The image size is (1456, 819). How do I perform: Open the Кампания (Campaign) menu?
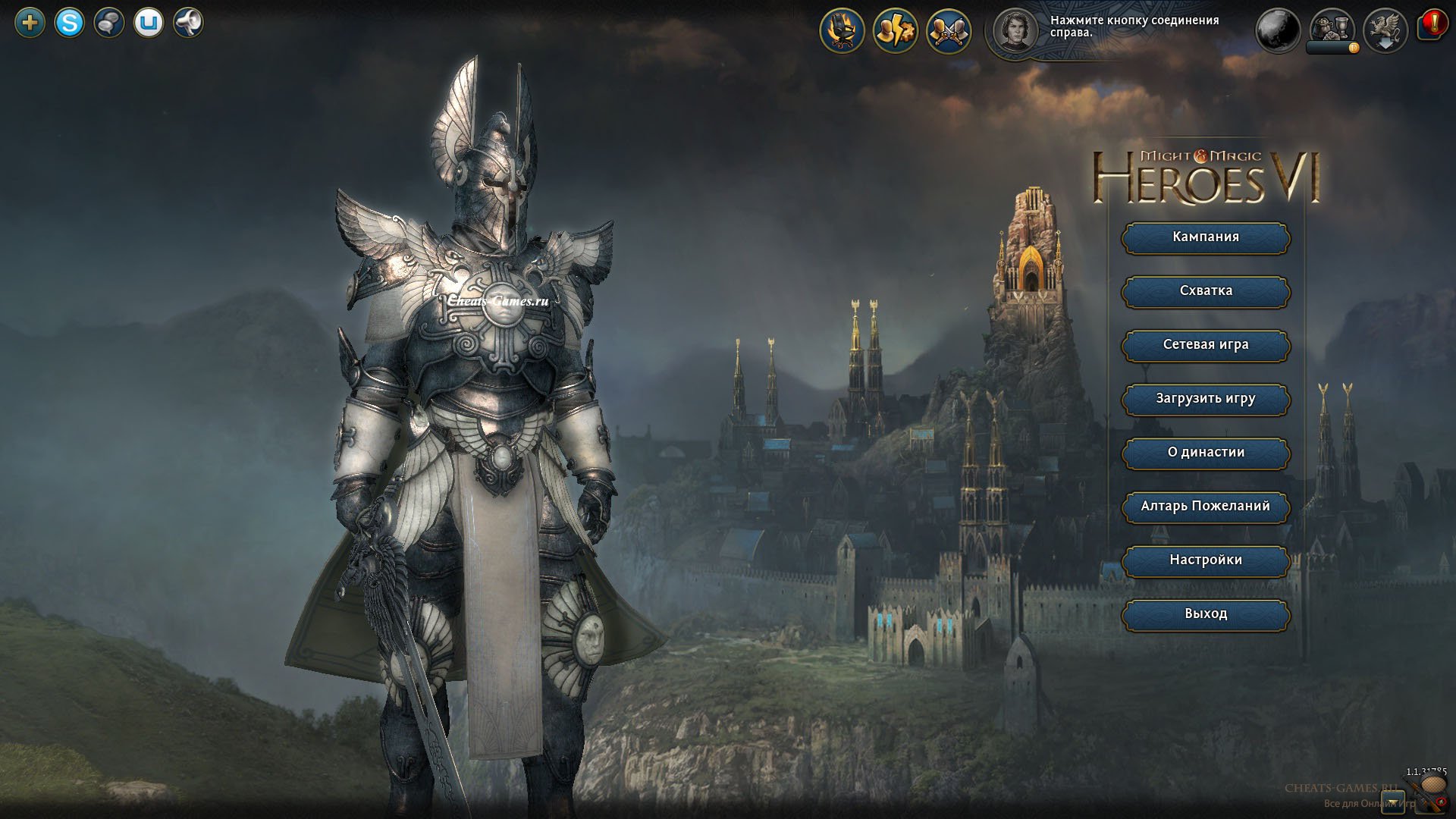point(1206,237)
